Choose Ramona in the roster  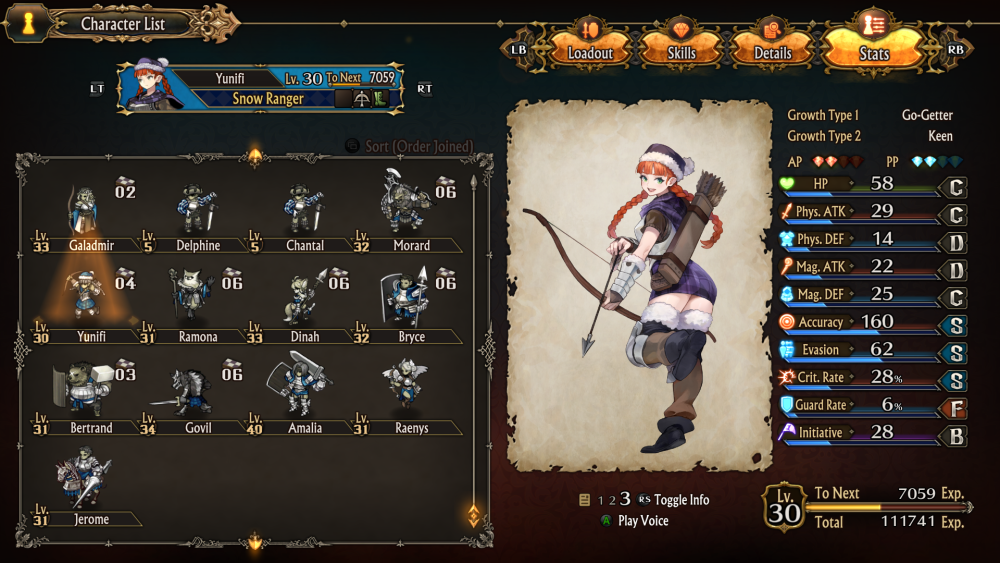(x=197, y=306)
